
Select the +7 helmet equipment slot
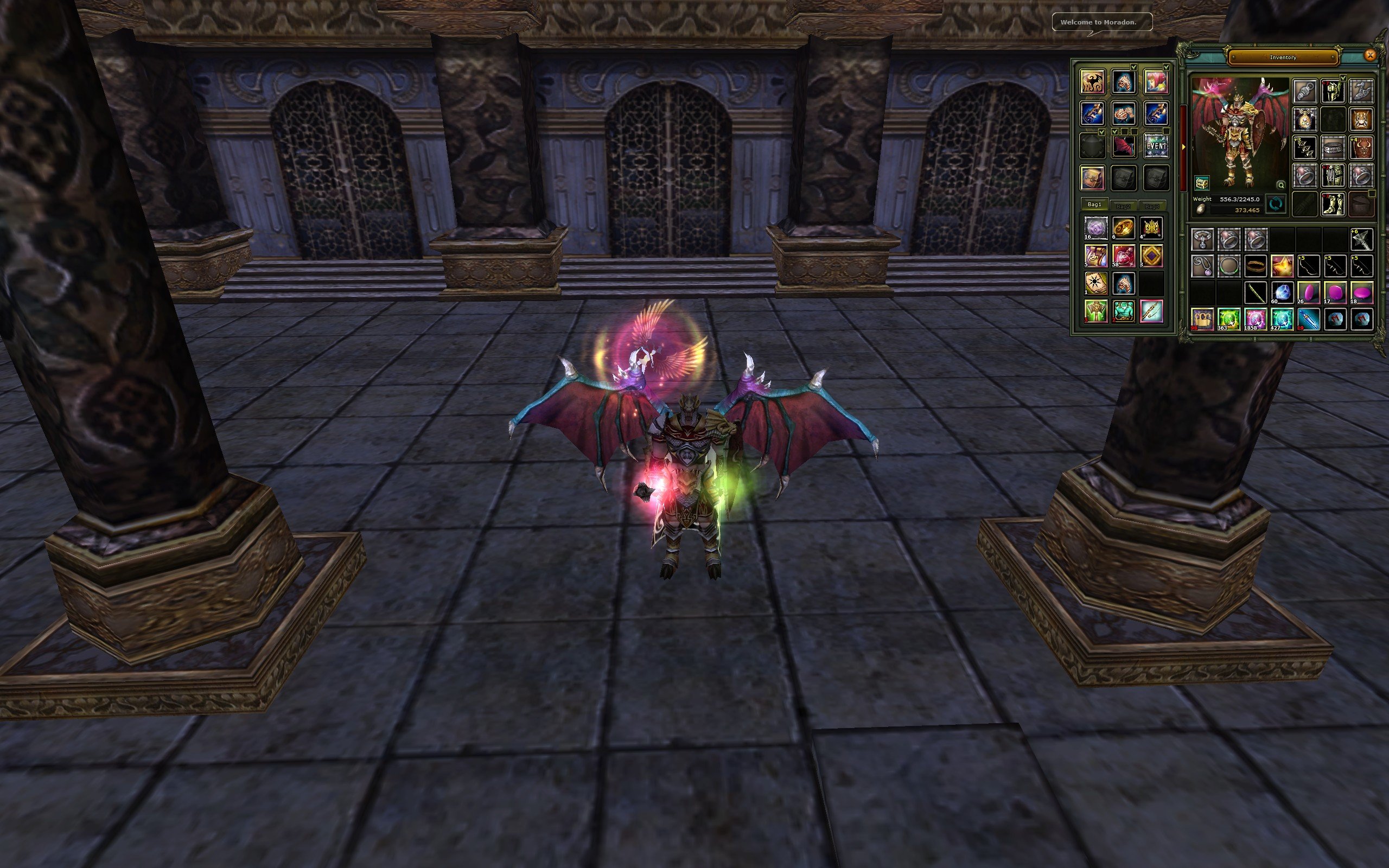click(1333, 91)
